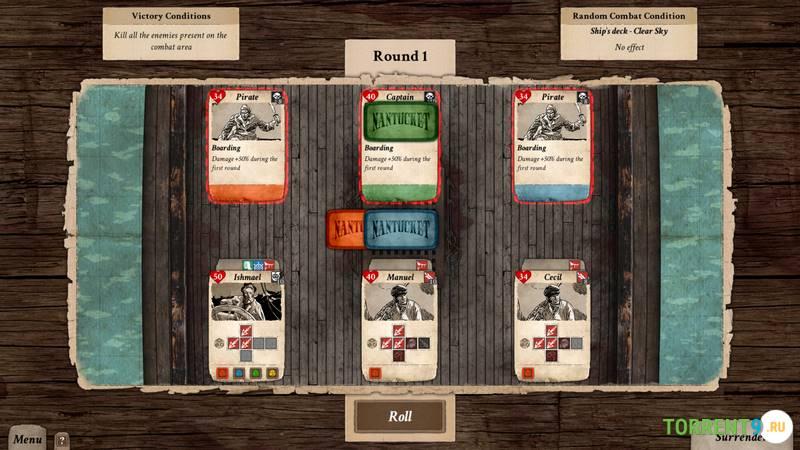Viewport: 800px width, 450px height.
Task: Select the enemy Captain card
Action: pos(399,145)
